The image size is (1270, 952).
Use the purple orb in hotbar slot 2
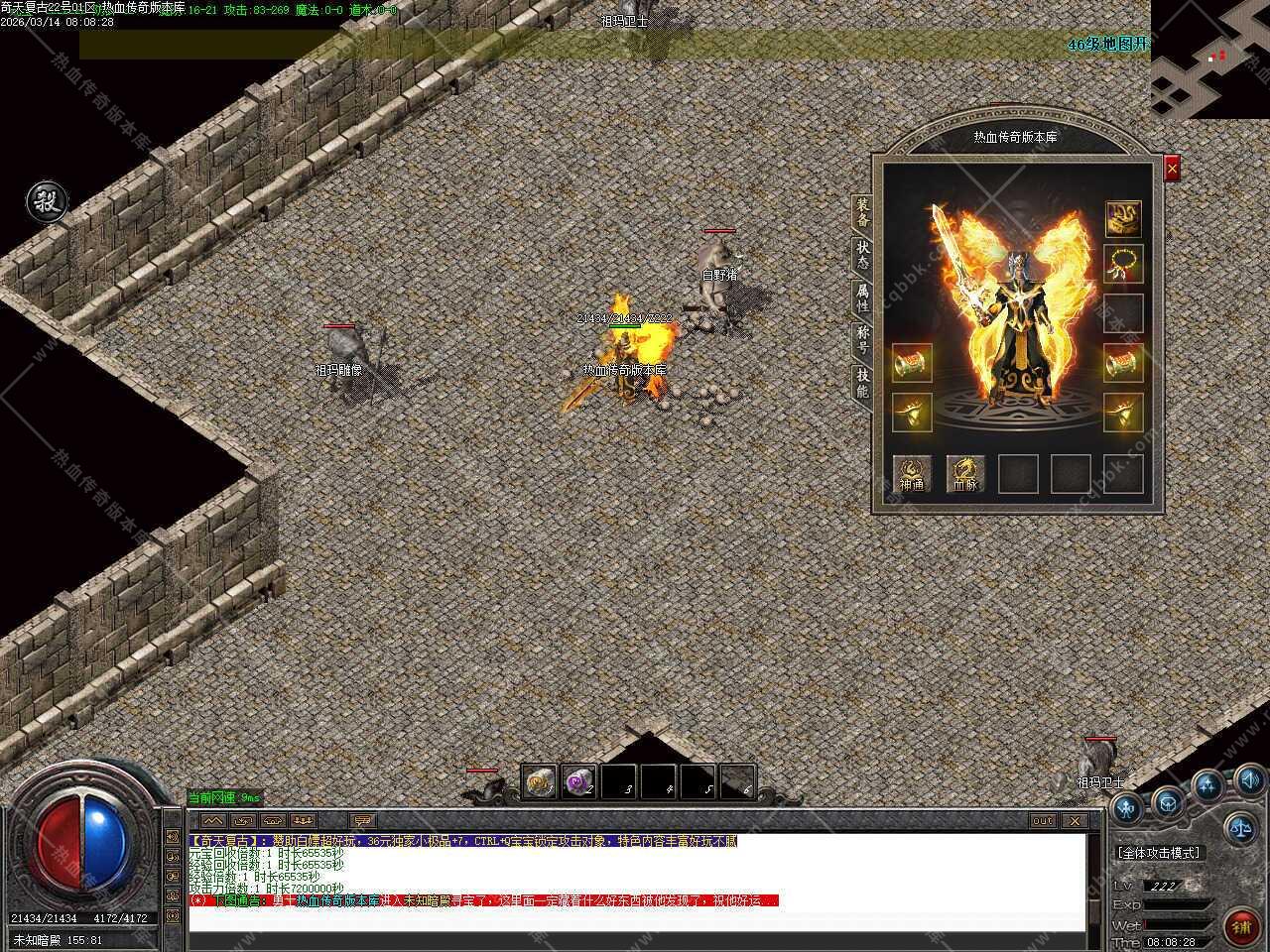pos(578,782)
